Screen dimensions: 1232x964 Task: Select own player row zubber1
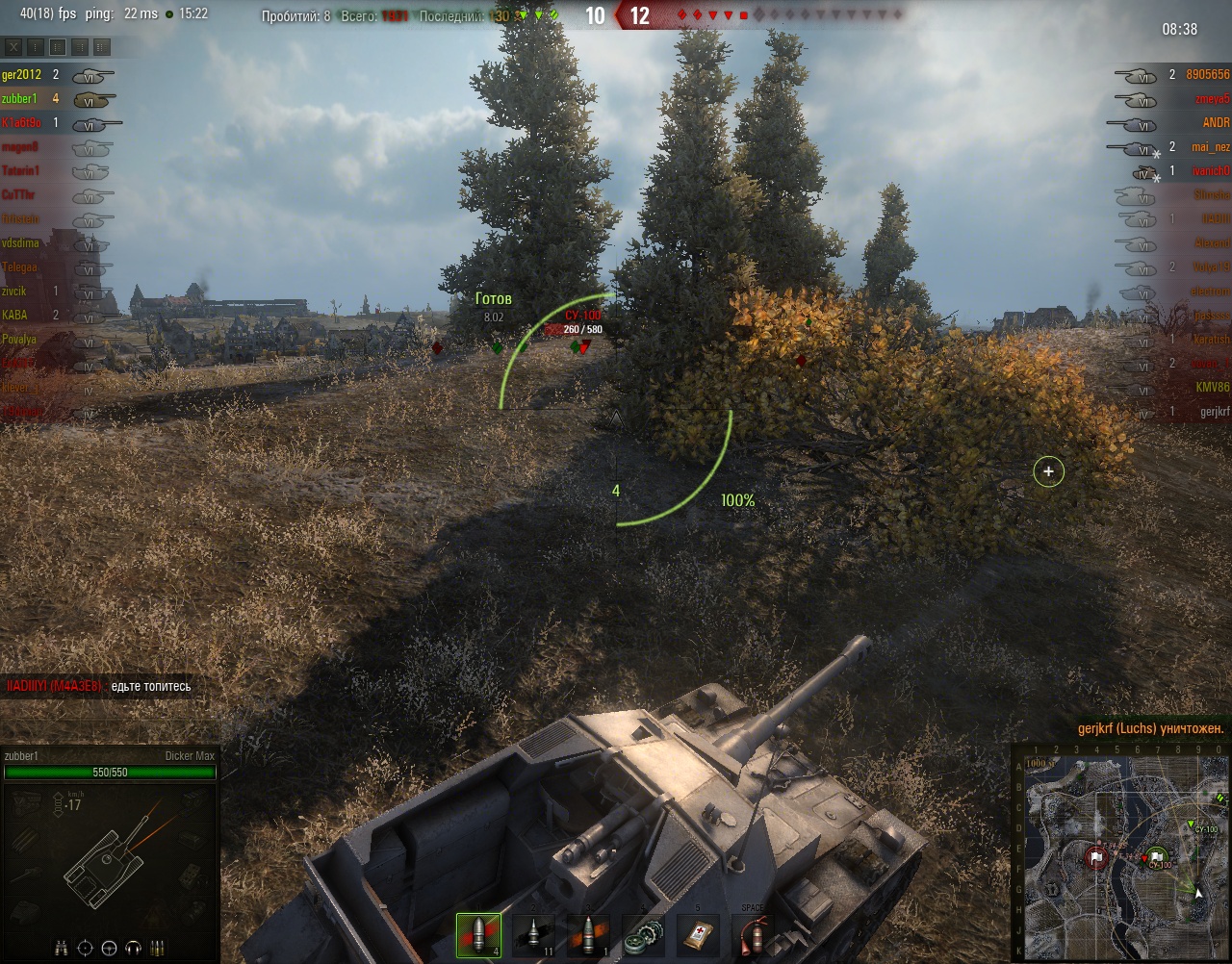click(19, 99)
